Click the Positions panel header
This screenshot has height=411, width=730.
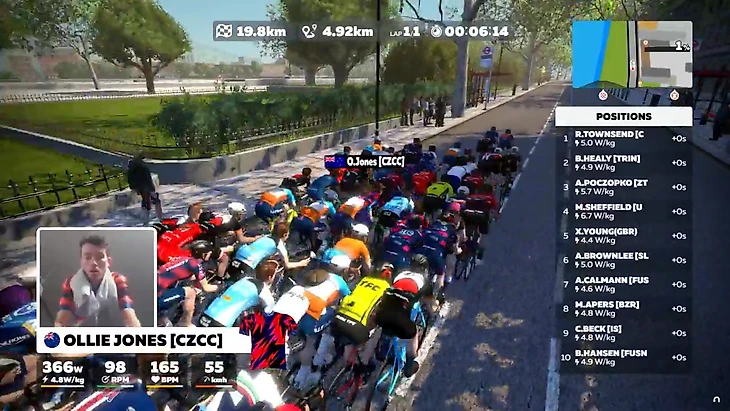(623, 116)
